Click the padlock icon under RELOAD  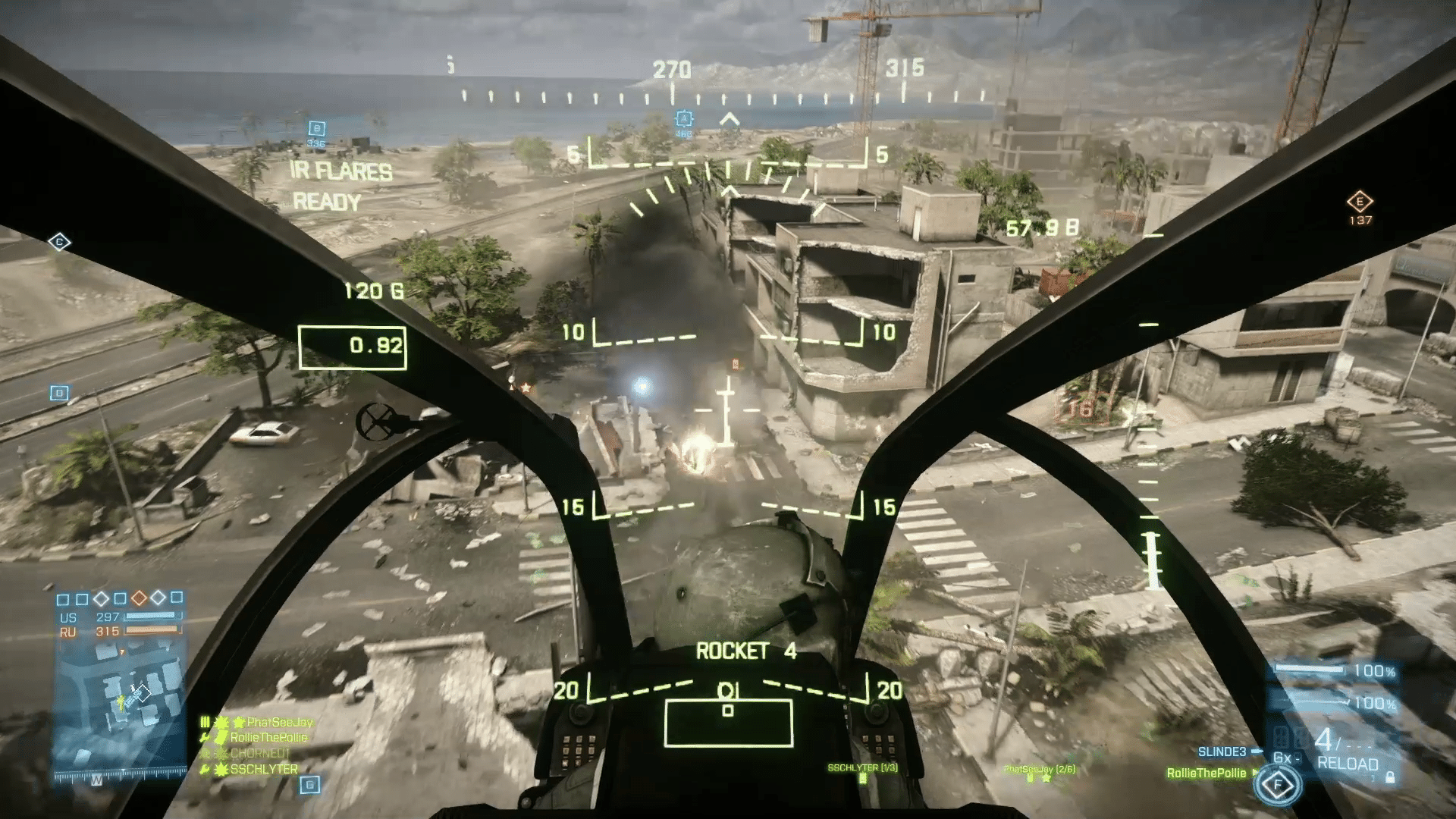[x=1390, y=777]
